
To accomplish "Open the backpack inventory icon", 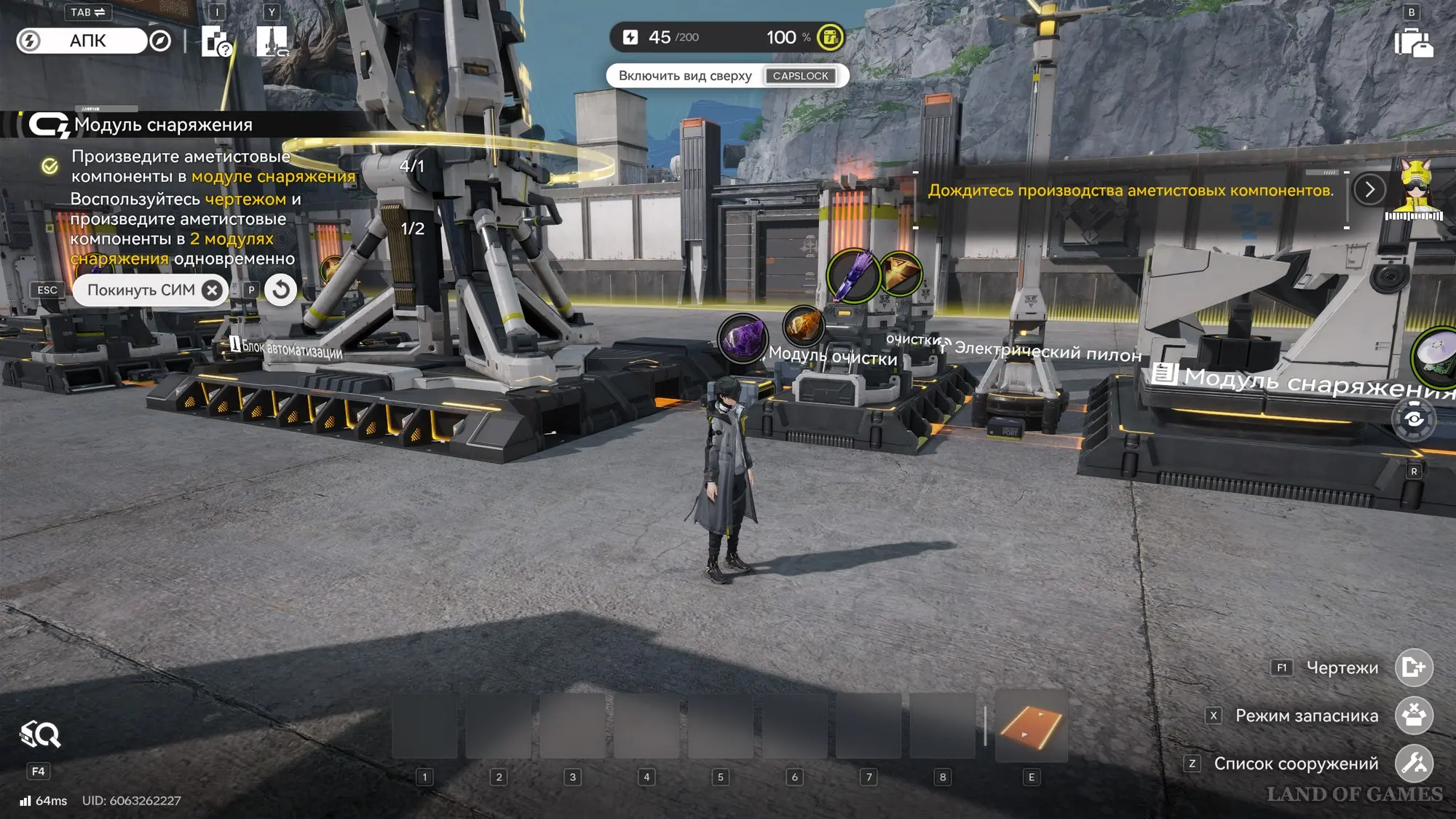I will tap(1413, 42).
